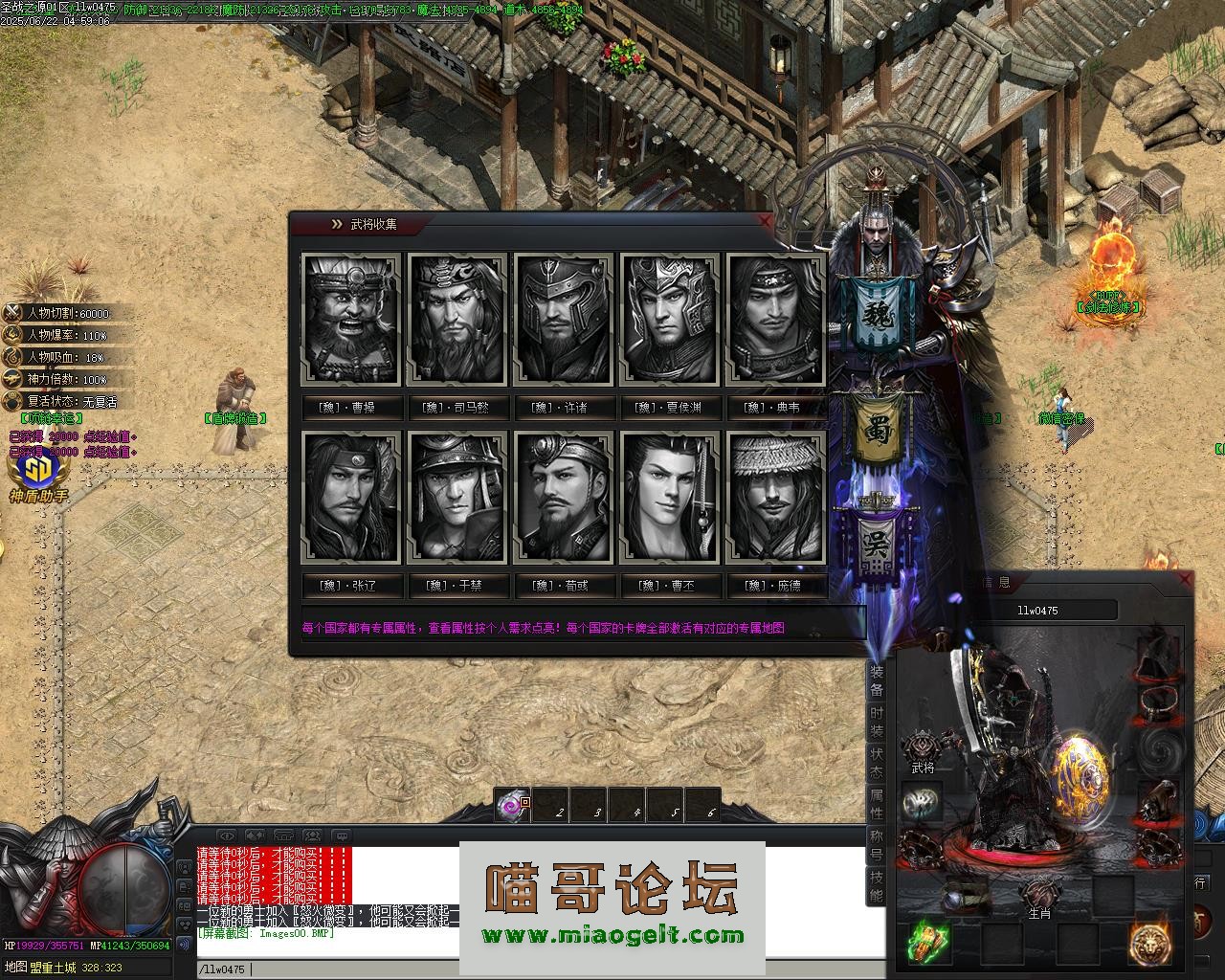The height and width of the screenshot is (980, 1225).
Task: Open the 武将 generals icon in character panel
Action: [x=923, y=751]
